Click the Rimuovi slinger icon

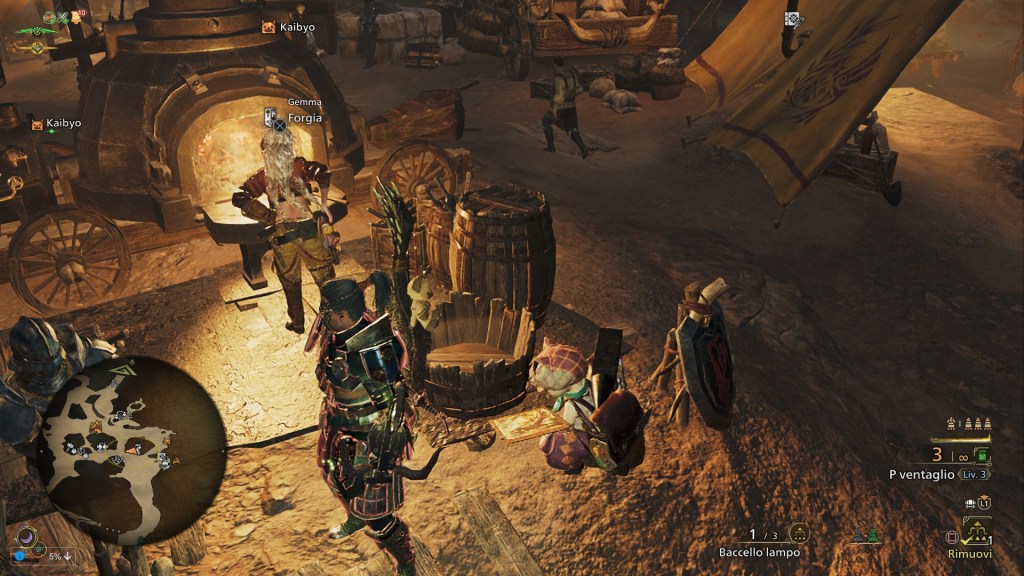976,529
